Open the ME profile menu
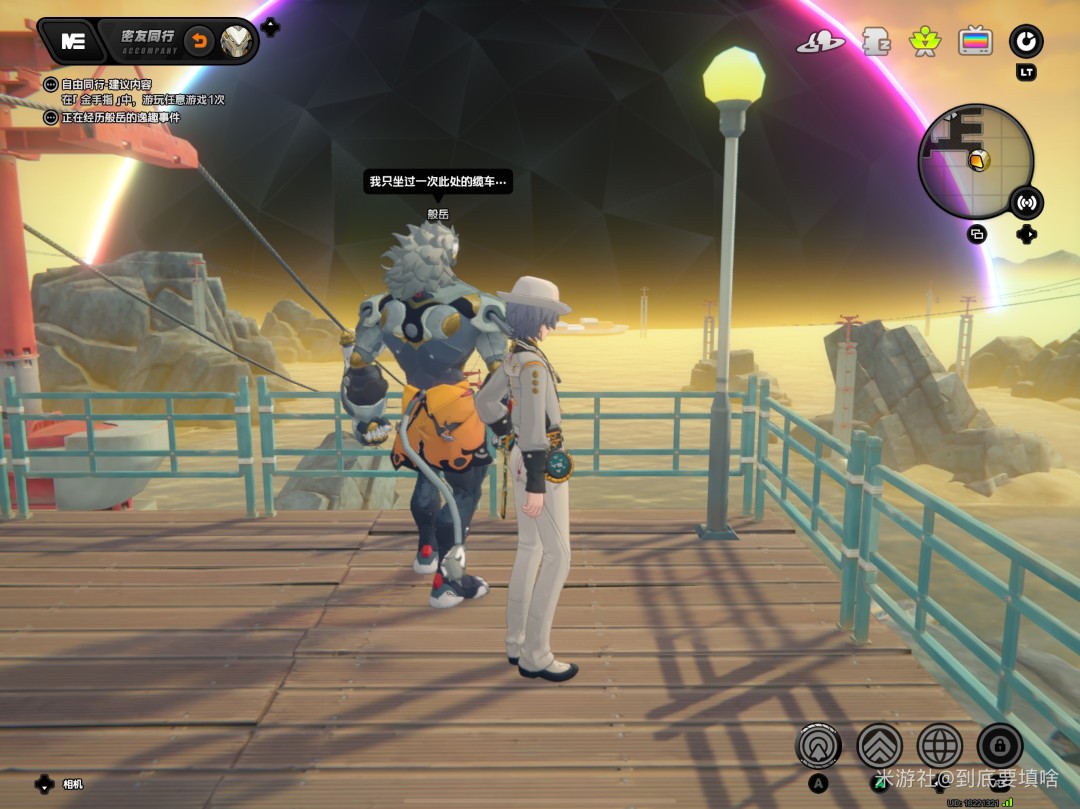Viewport: 1080px width, 809px height. coord(72,41)
